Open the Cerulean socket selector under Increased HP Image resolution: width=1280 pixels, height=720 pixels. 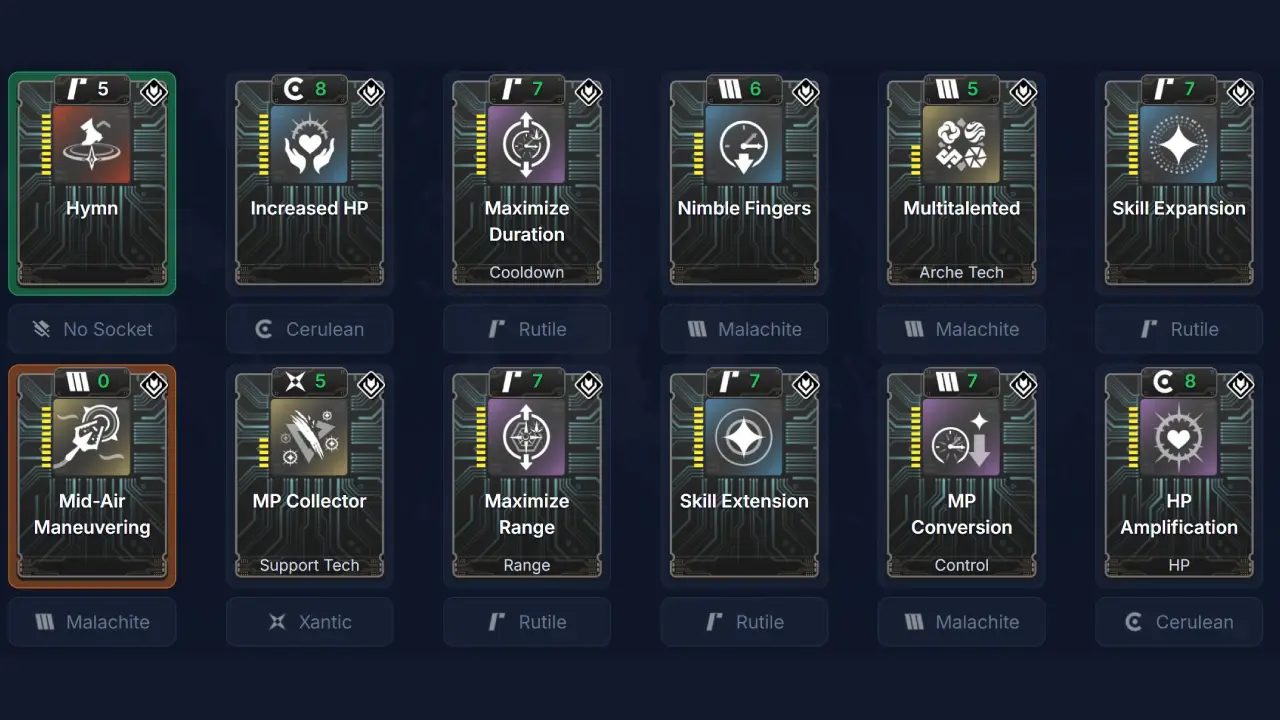pyautogui.click(x=310, y=329)
